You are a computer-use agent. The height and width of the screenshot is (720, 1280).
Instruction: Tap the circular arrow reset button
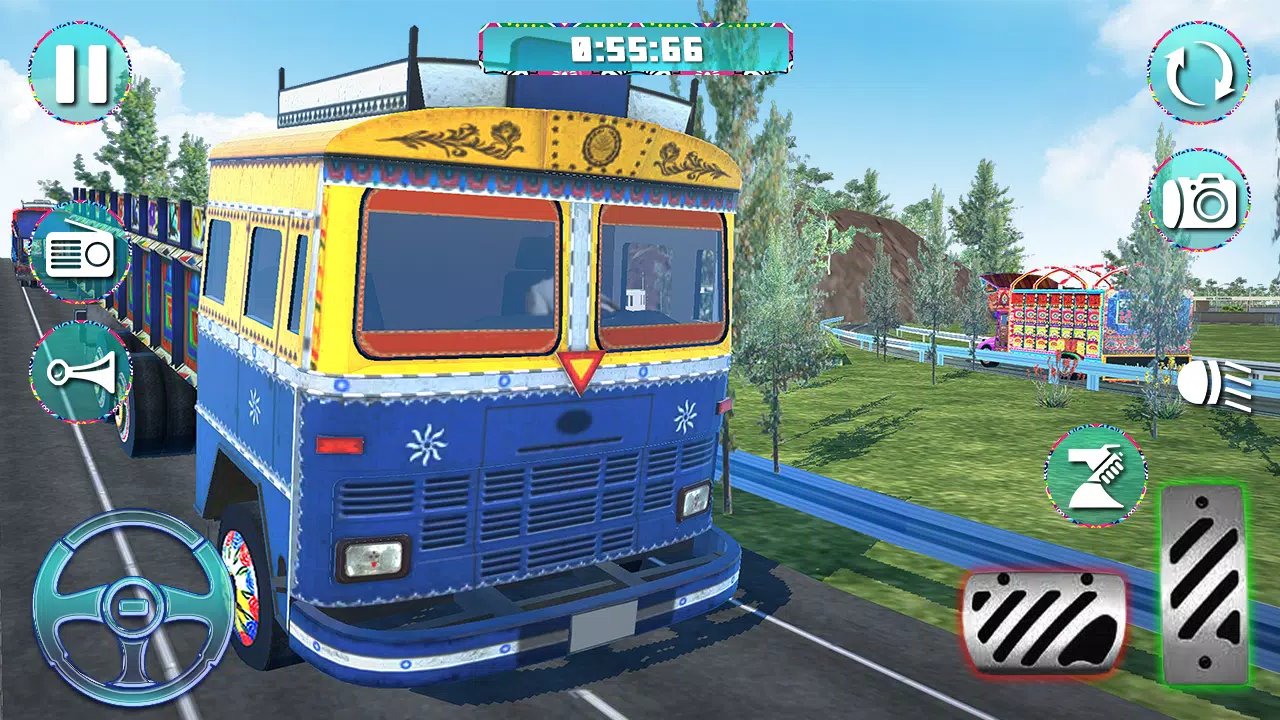click(x=1198, y=73)
